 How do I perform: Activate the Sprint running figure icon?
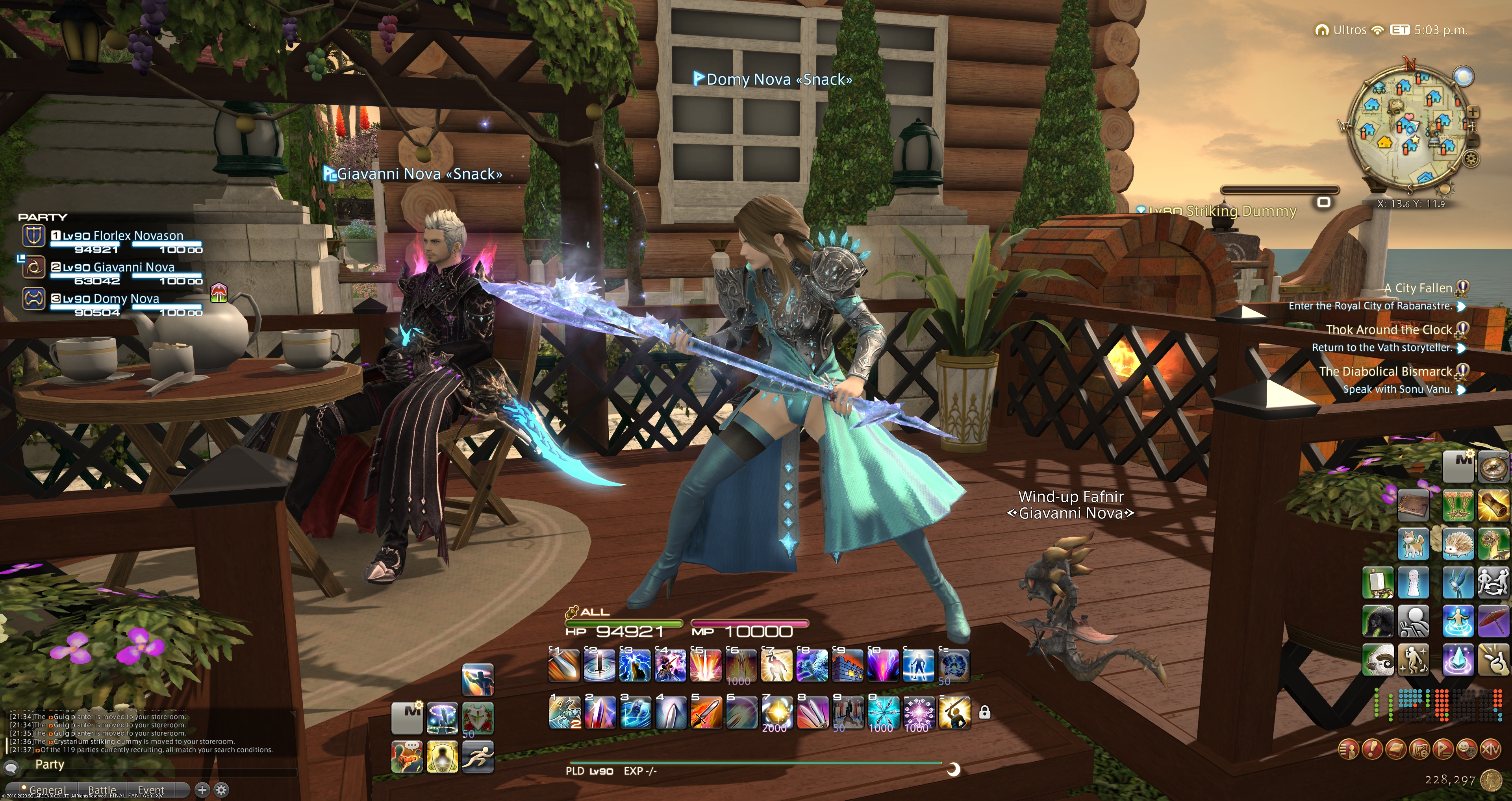pos(478,756)
